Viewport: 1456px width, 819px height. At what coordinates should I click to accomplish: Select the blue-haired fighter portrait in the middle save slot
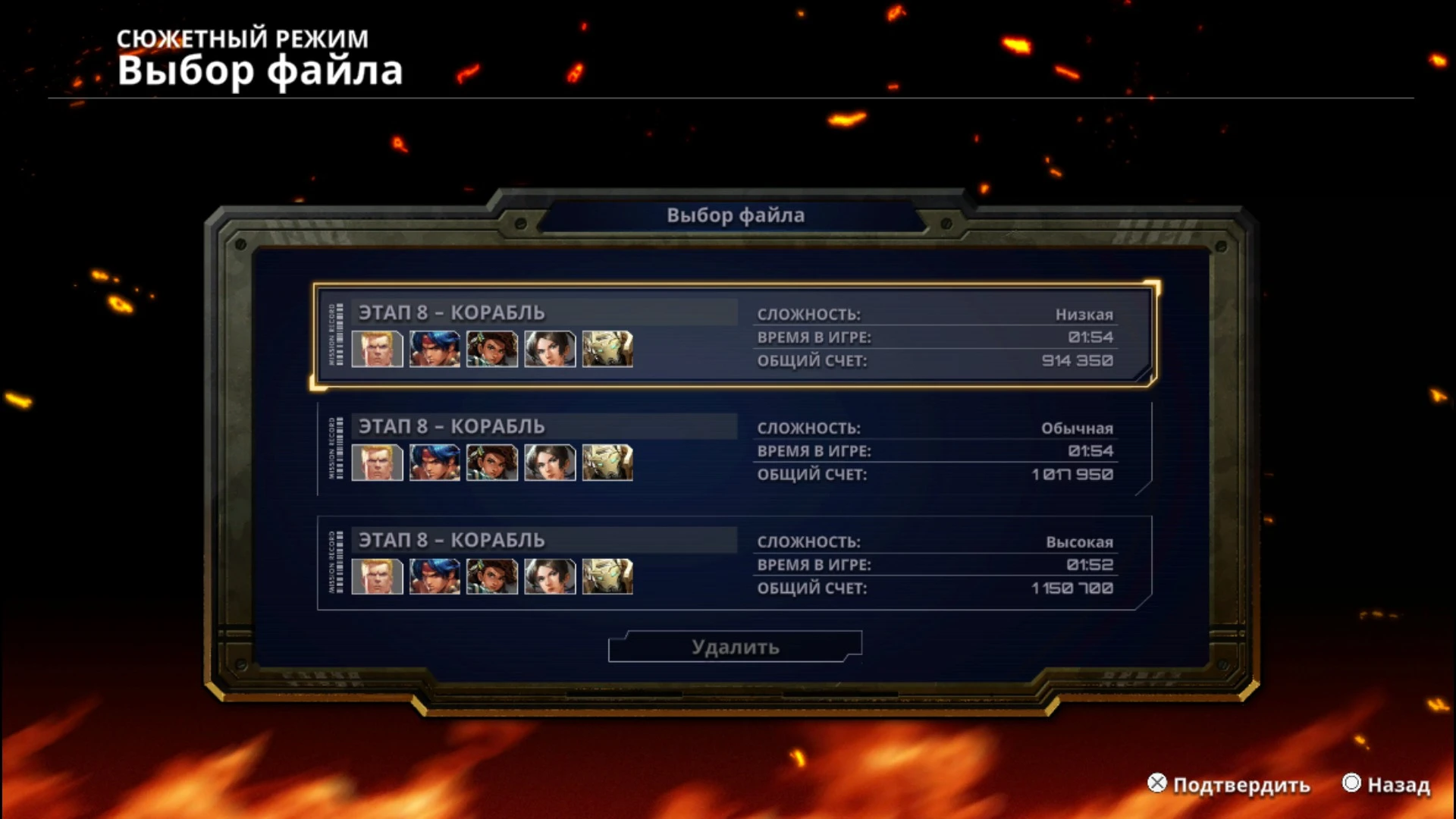[x=435, y=463]
